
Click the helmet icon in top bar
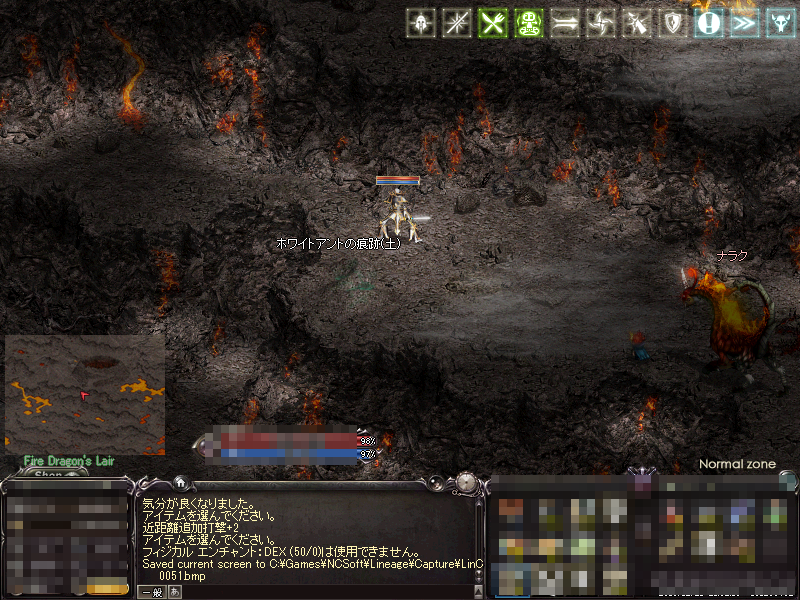(x=421, y=23)
